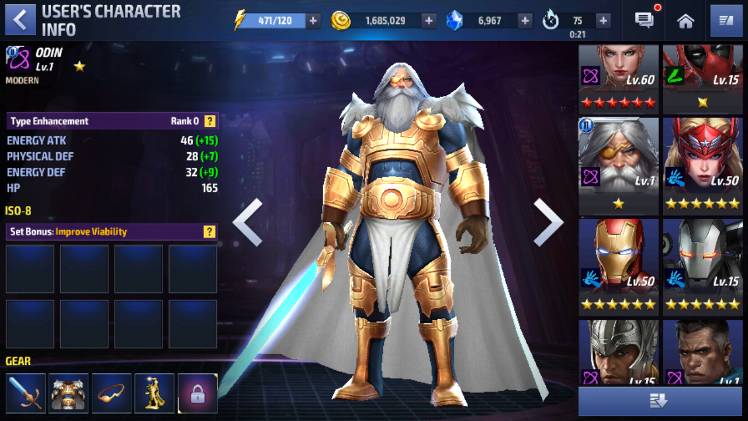Screen dimensions: 748x421
Task: Buy more gold via its plus button
Action: click(429, 20)
